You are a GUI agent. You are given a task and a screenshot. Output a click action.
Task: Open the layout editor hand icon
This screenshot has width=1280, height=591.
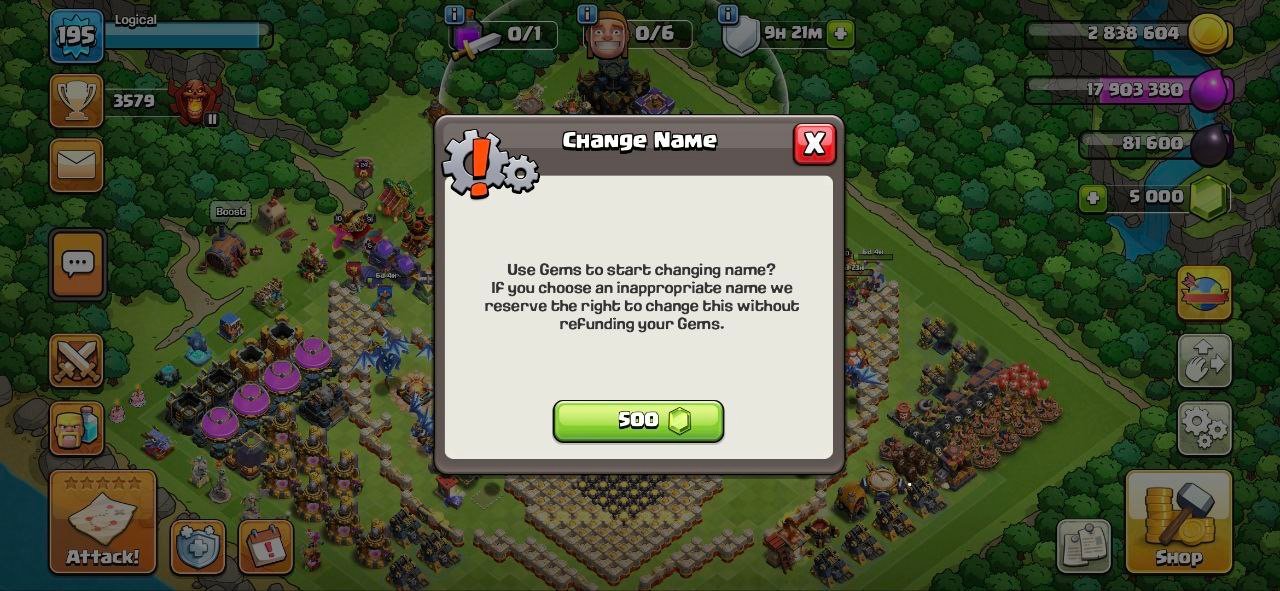click(1204, 361)
